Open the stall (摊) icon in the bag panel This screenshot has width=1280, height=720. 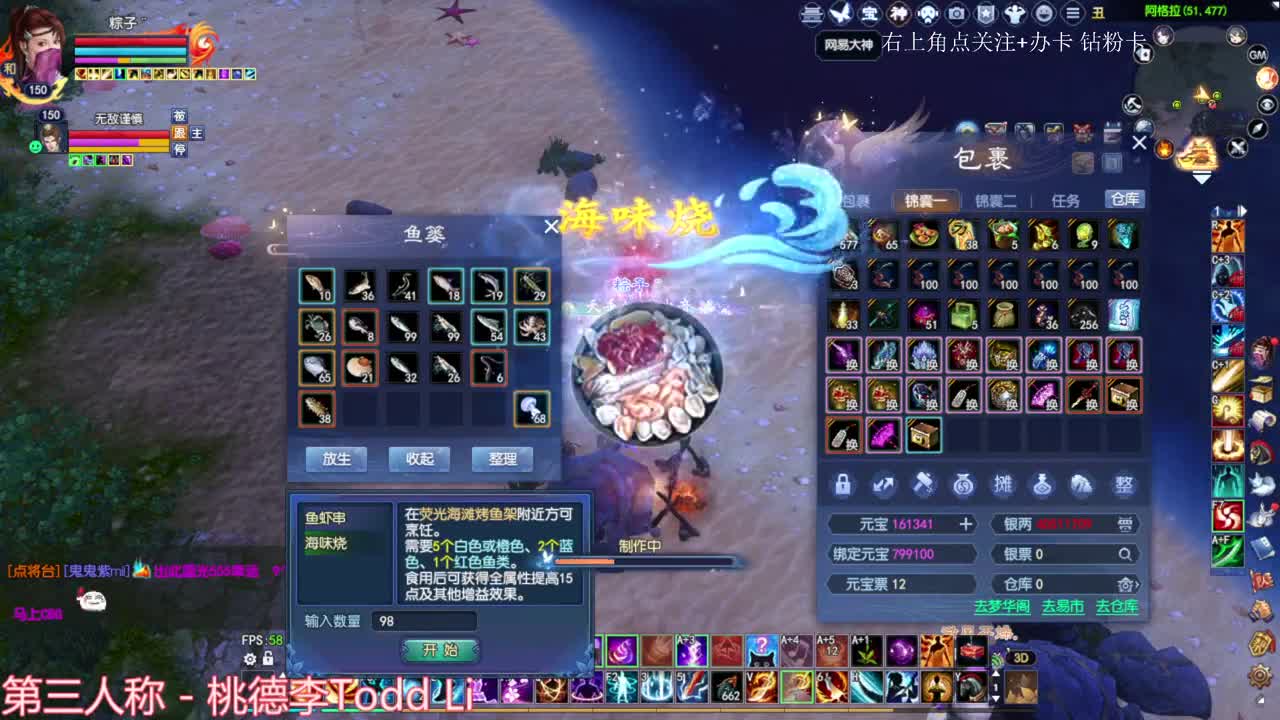tap(1002, 483)
